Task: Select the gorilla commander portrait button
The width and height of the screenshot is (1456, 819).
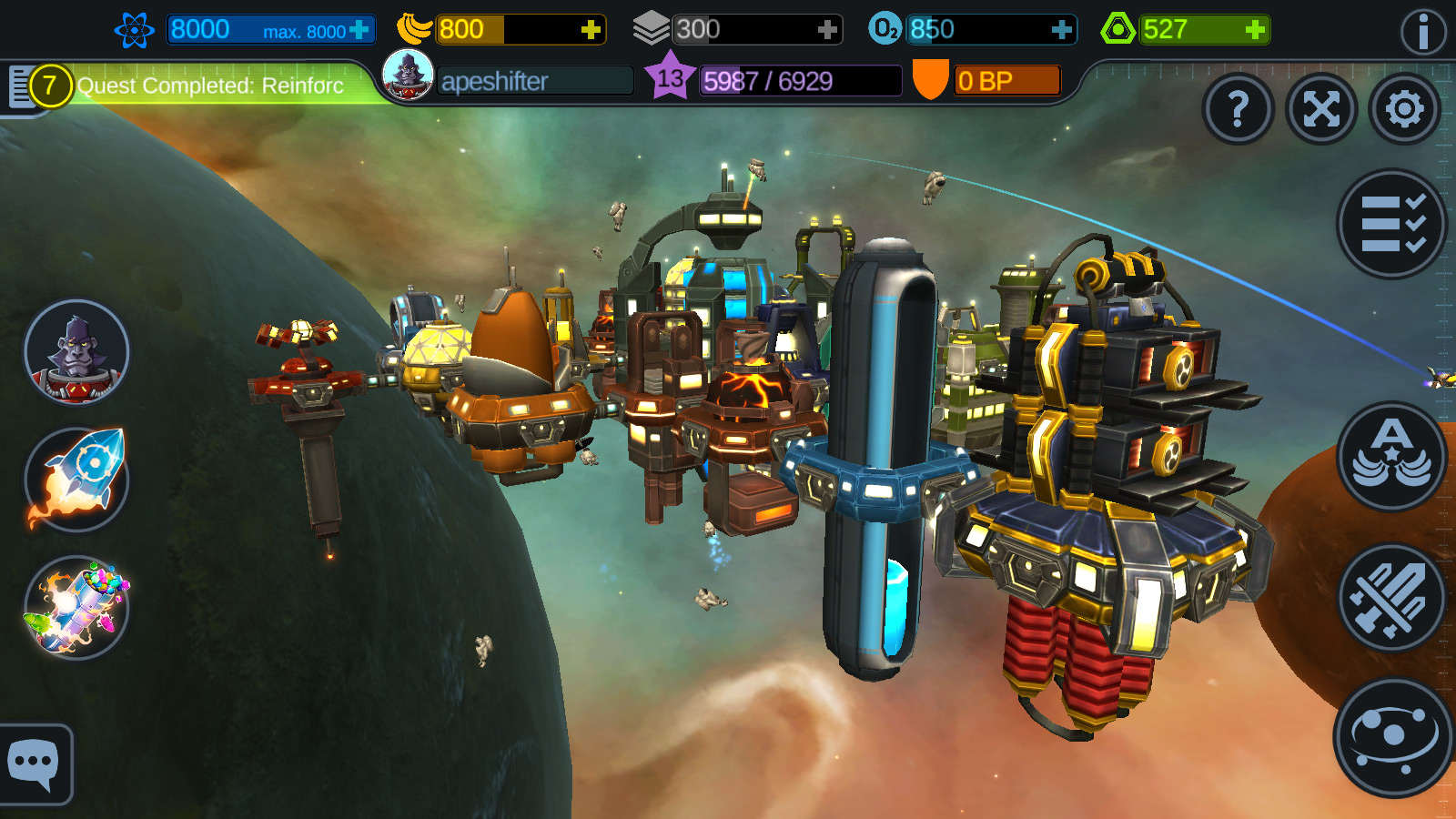Action: (76, 352)
